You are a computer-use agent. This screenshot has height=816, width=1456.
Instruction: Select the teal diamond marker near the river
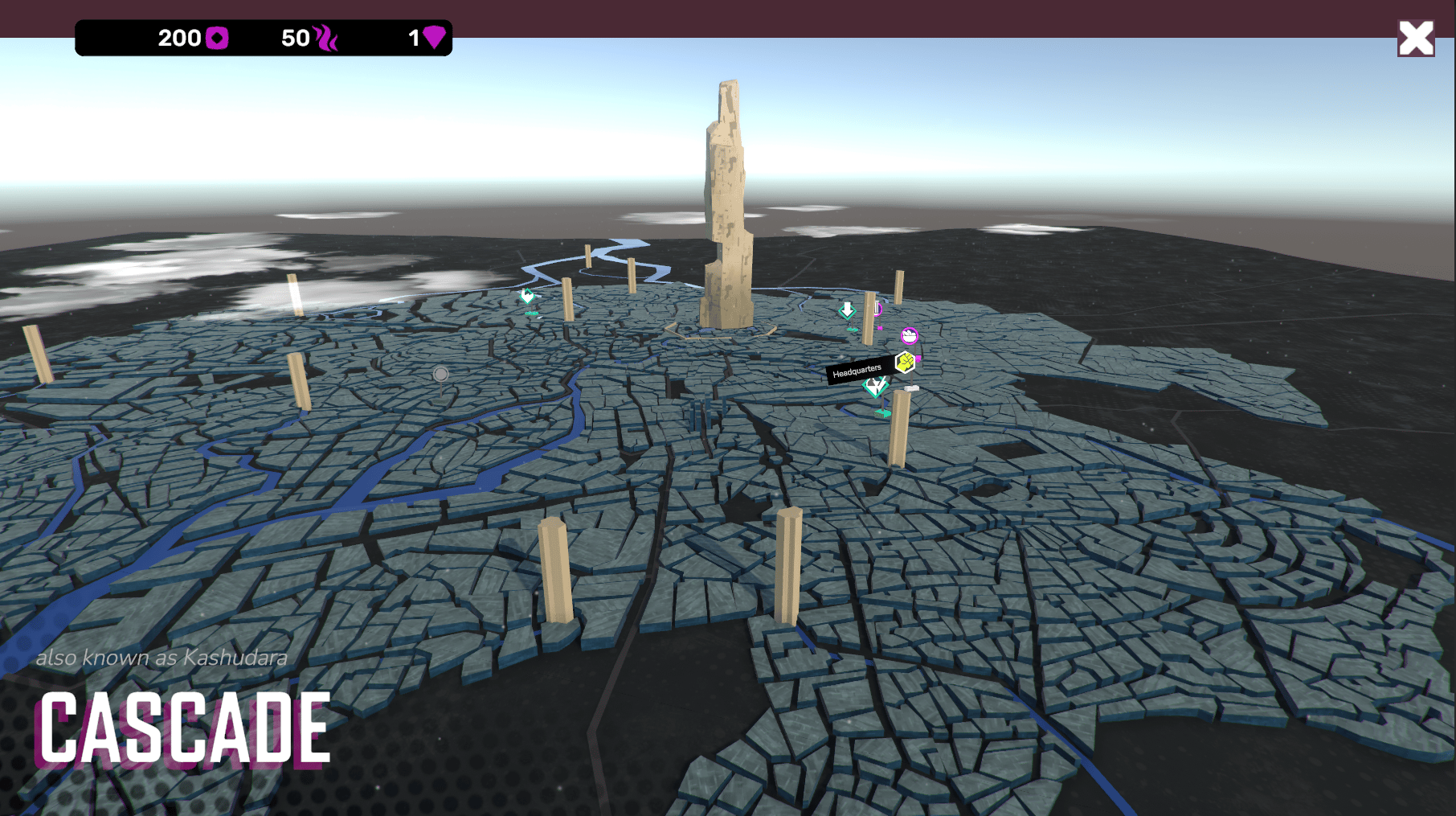pyautogui.click(x=527, y=297)
